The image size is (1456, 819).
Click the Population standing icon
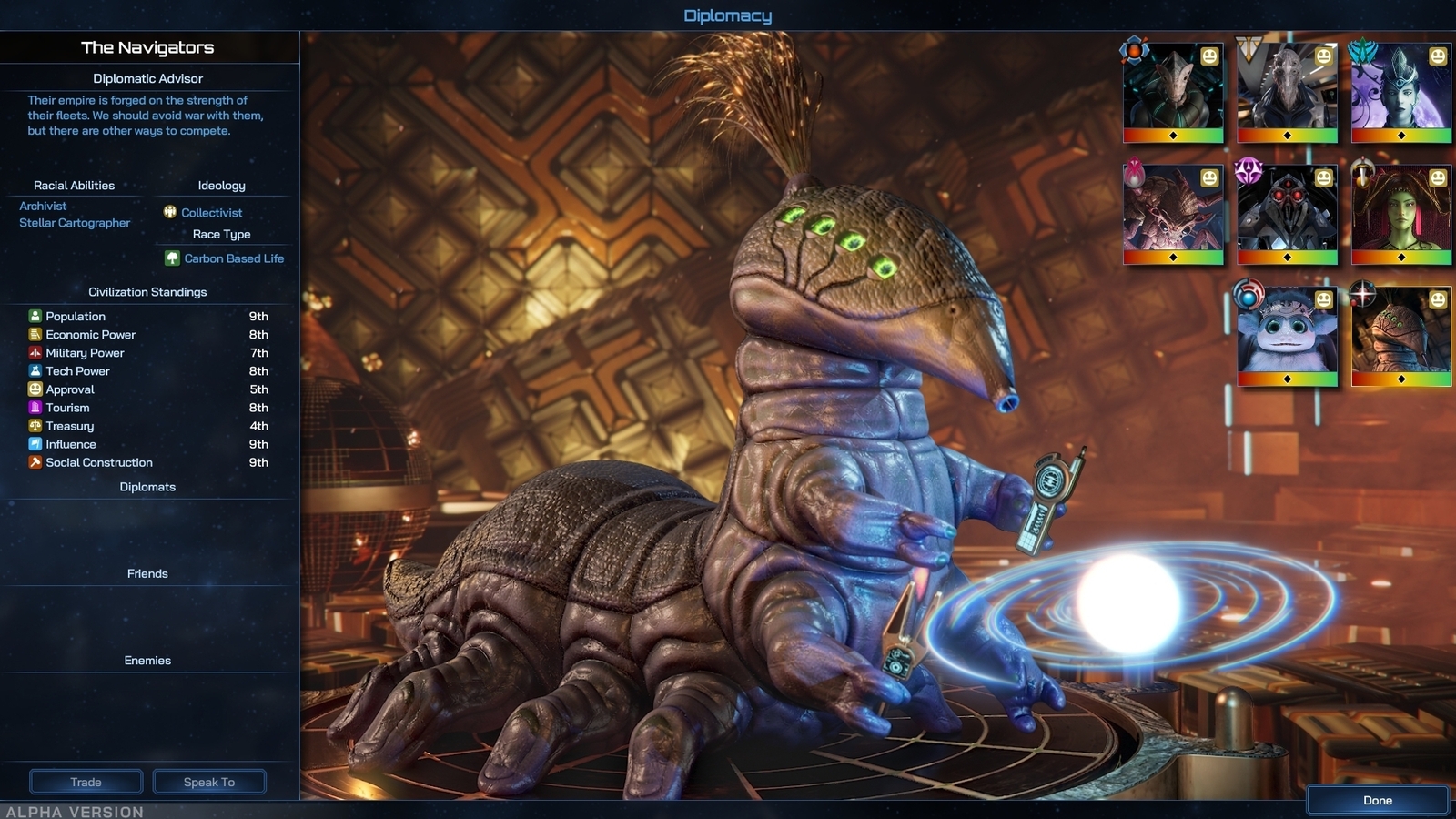tap(35, 316)
